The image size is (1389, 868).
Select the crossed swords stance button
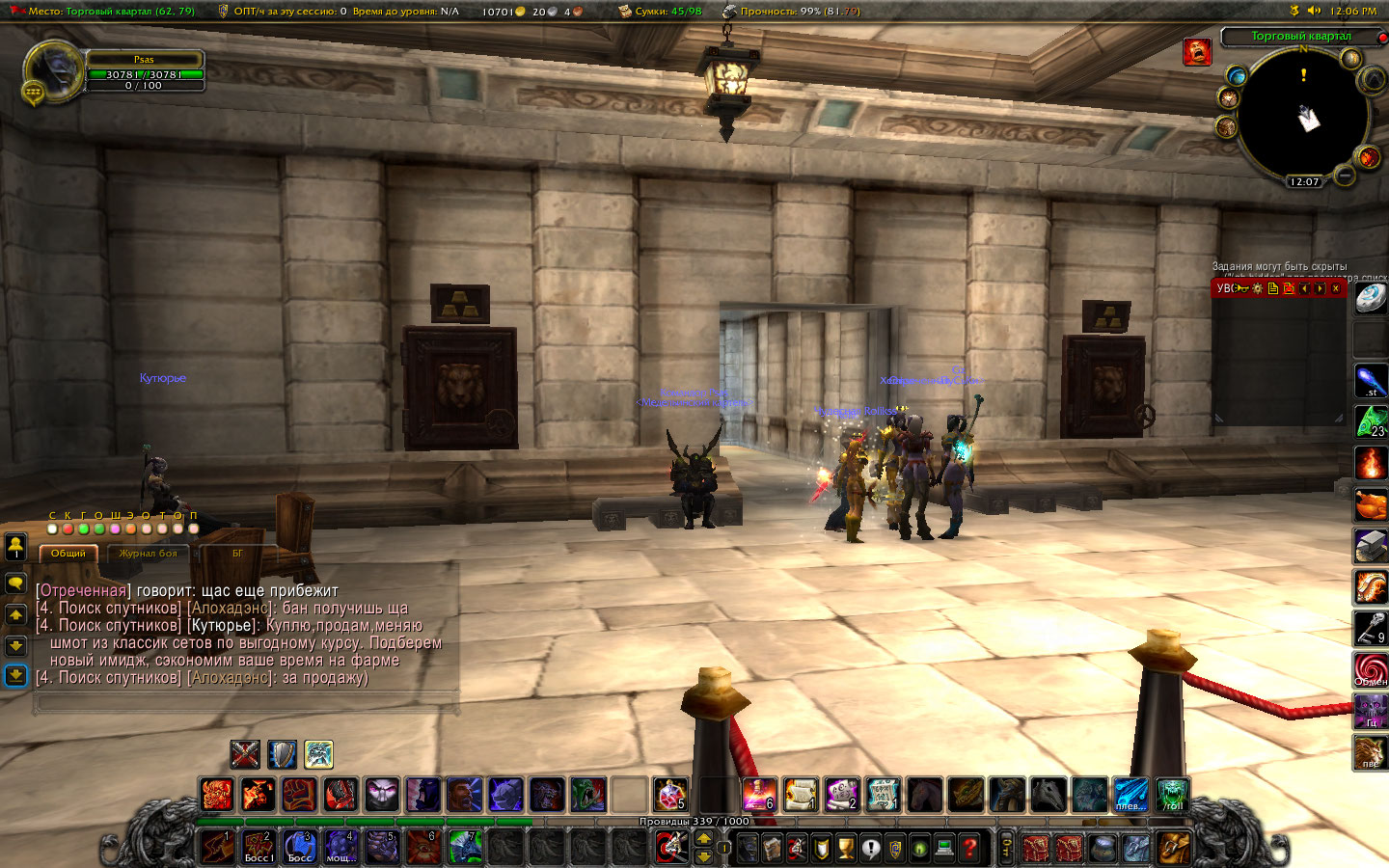coord(245,753)
